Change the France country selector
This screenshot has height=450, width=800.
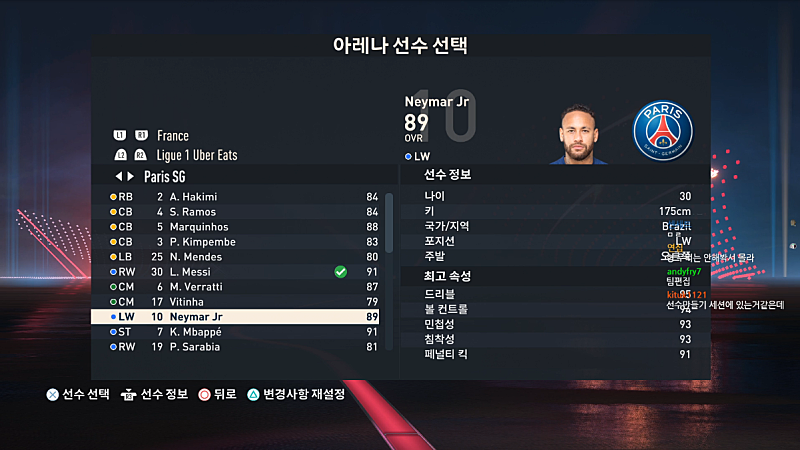[x=173, y=136]
